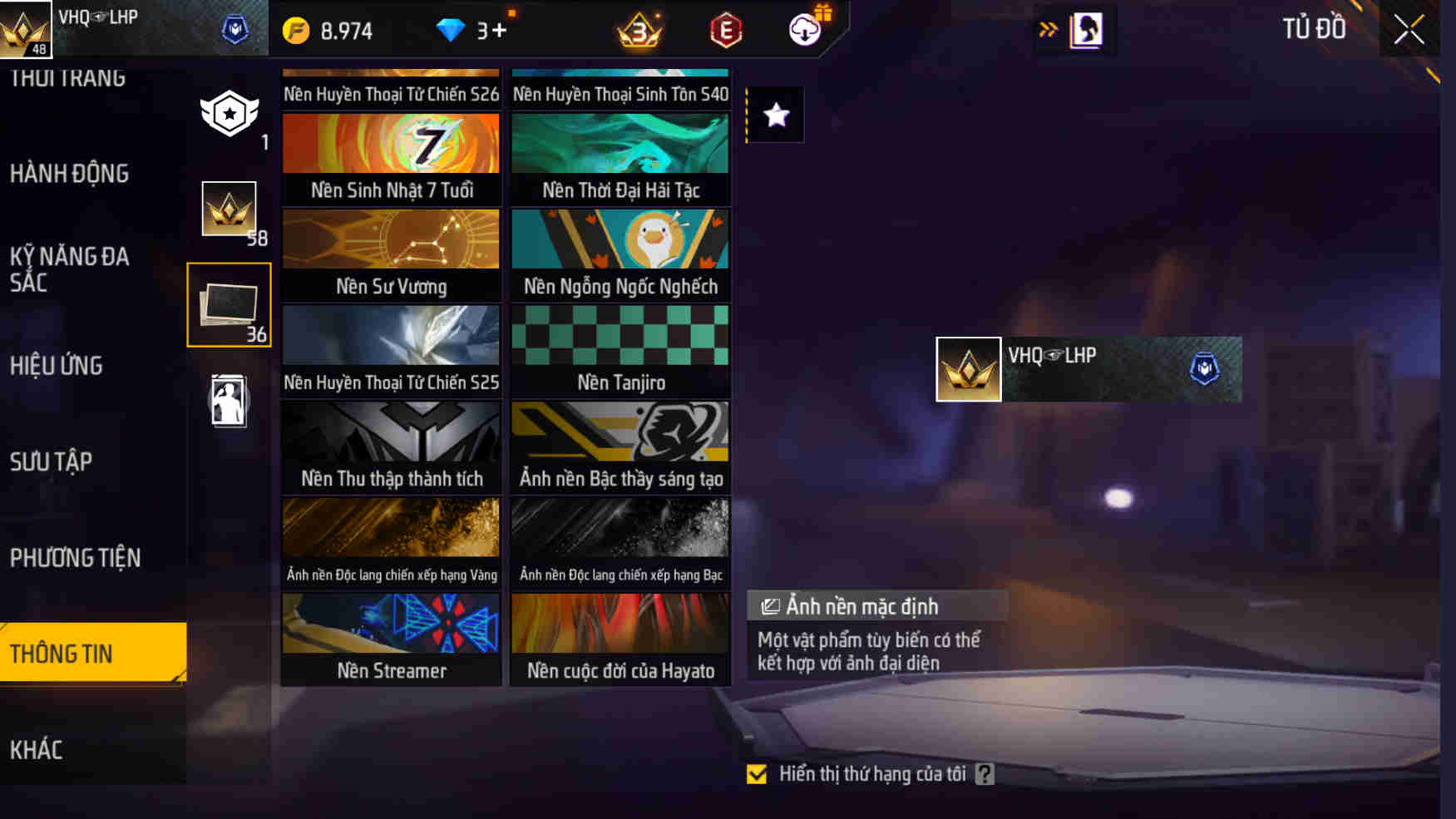This screenshot has width=1456, height=819.
Task: Switch to the KHÁC section
Action: [37, 749]
